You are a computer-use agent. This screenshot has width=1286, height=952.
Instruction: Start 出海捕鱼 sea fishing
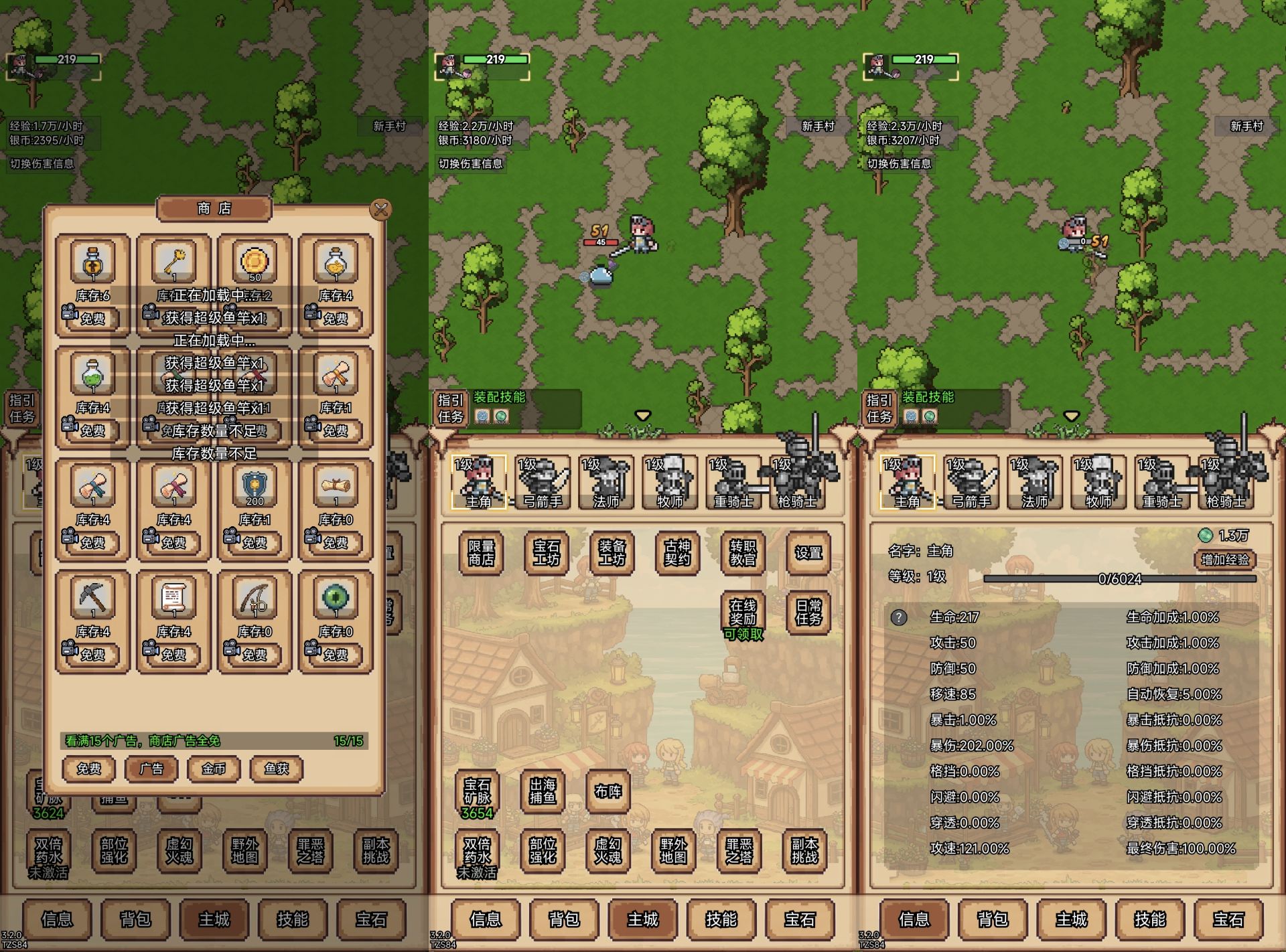(x=543, y=791)
